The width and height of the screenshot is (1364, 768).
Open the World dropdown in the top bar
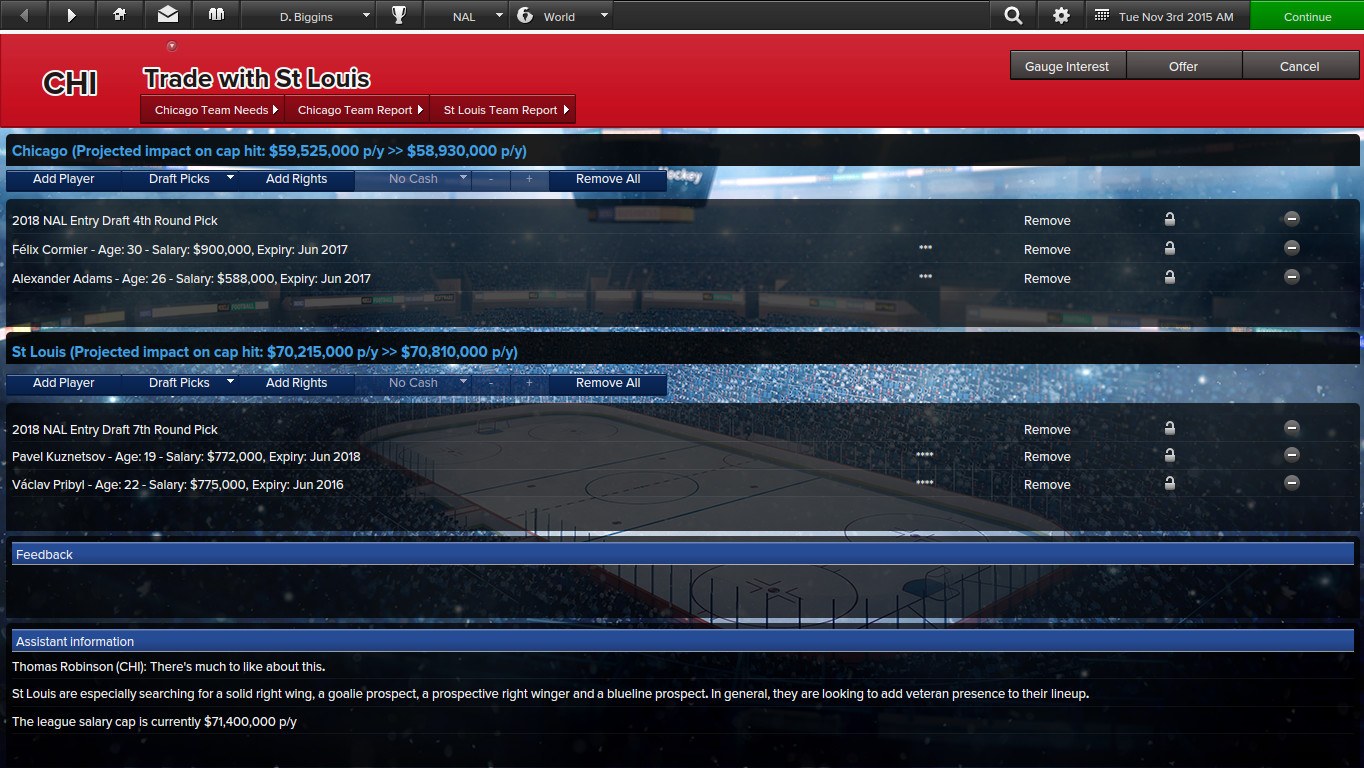pyautogui.click(x=571, y=14)
